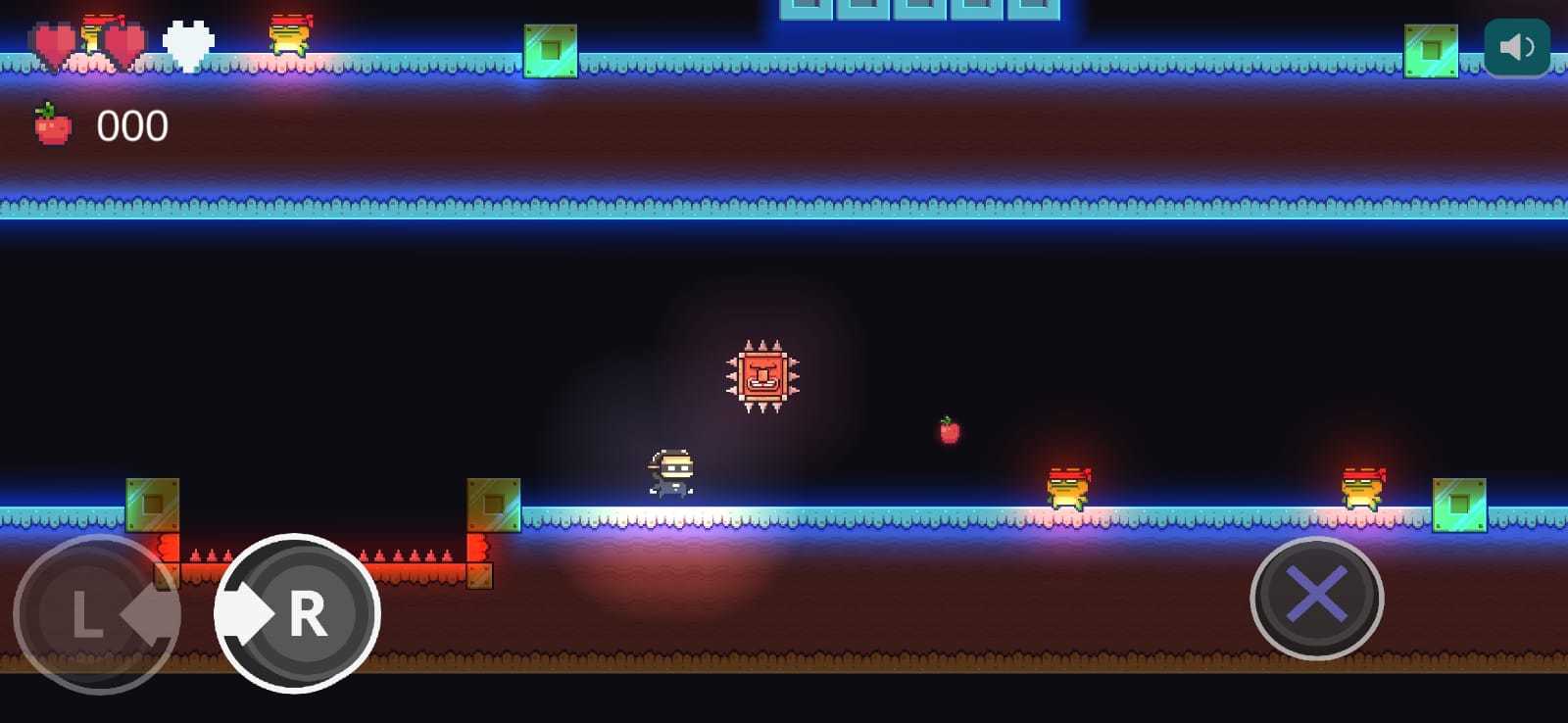
Task: Tap the frog enemy on the lower platform
Action: click(1068, 487)
